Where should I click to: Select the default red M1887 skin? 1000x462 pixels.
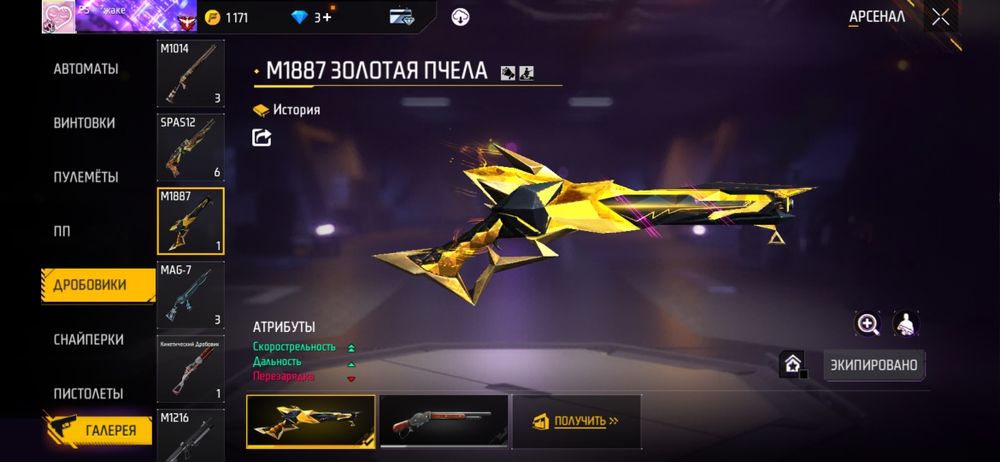[442, 421]
